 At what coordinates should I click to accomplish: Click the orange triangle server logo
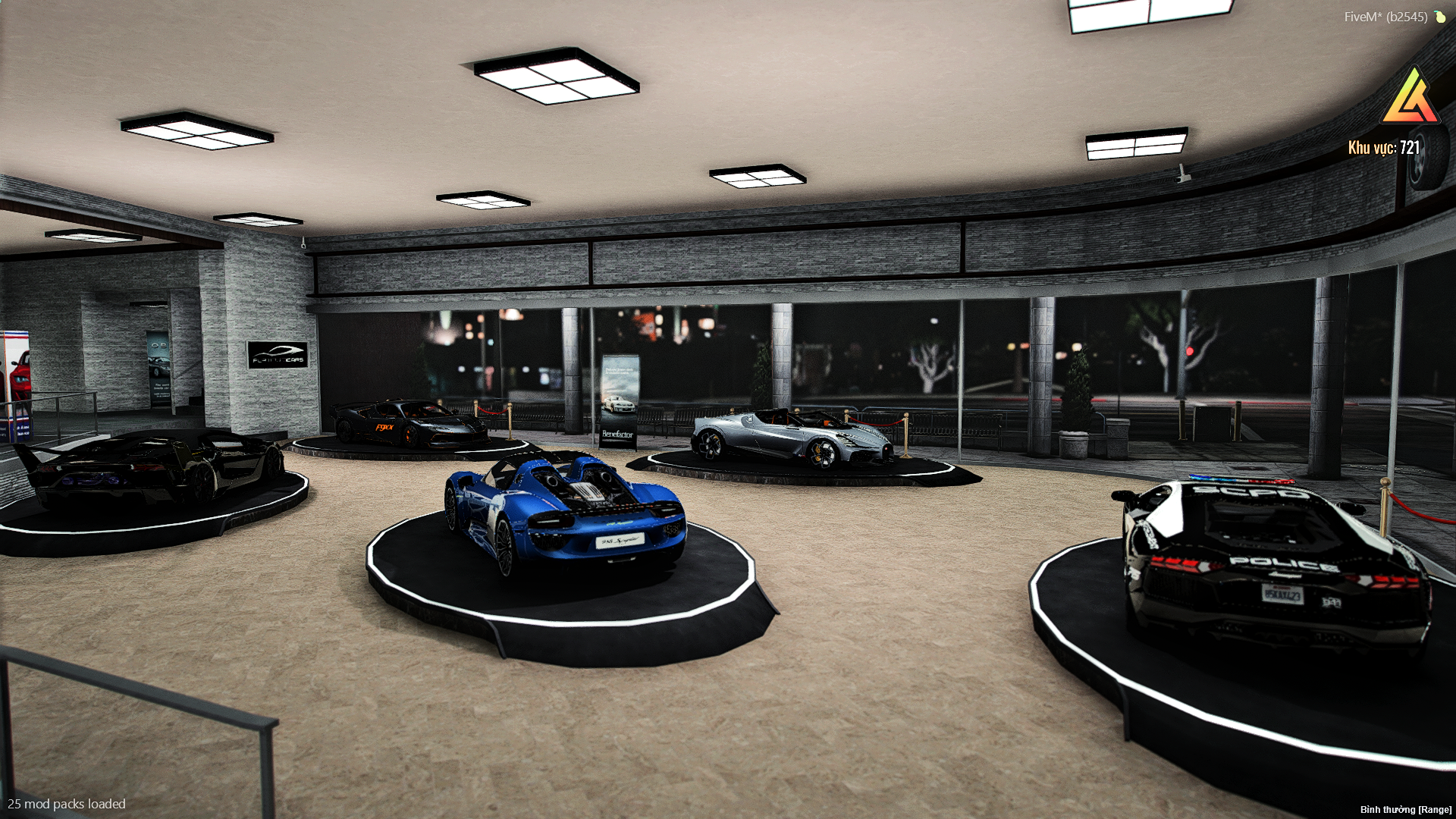(1410, 99)
